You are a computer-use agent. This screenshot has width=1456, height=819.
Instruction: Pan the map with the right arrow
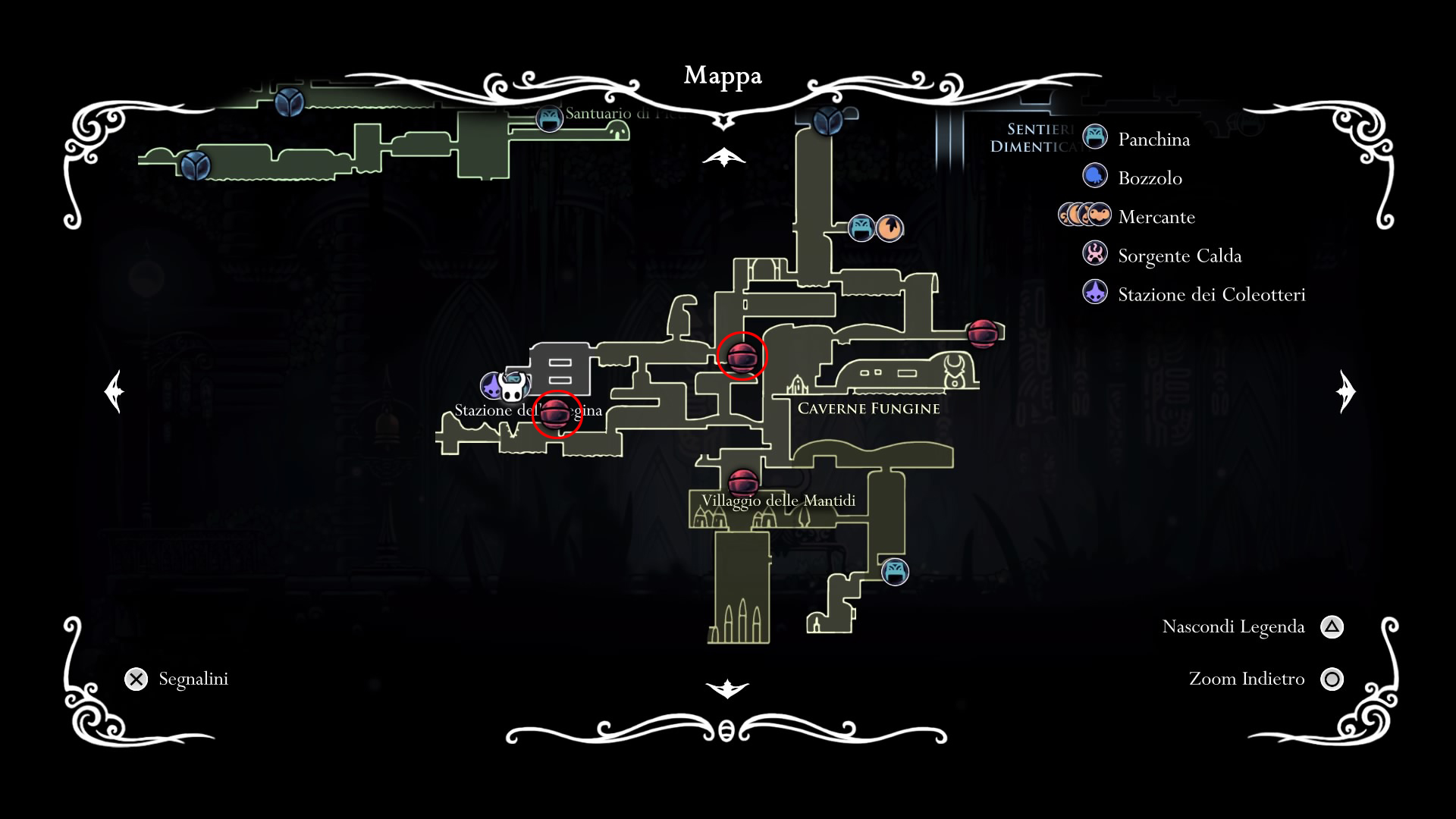pyautogui.click(x=1345, y=391)
